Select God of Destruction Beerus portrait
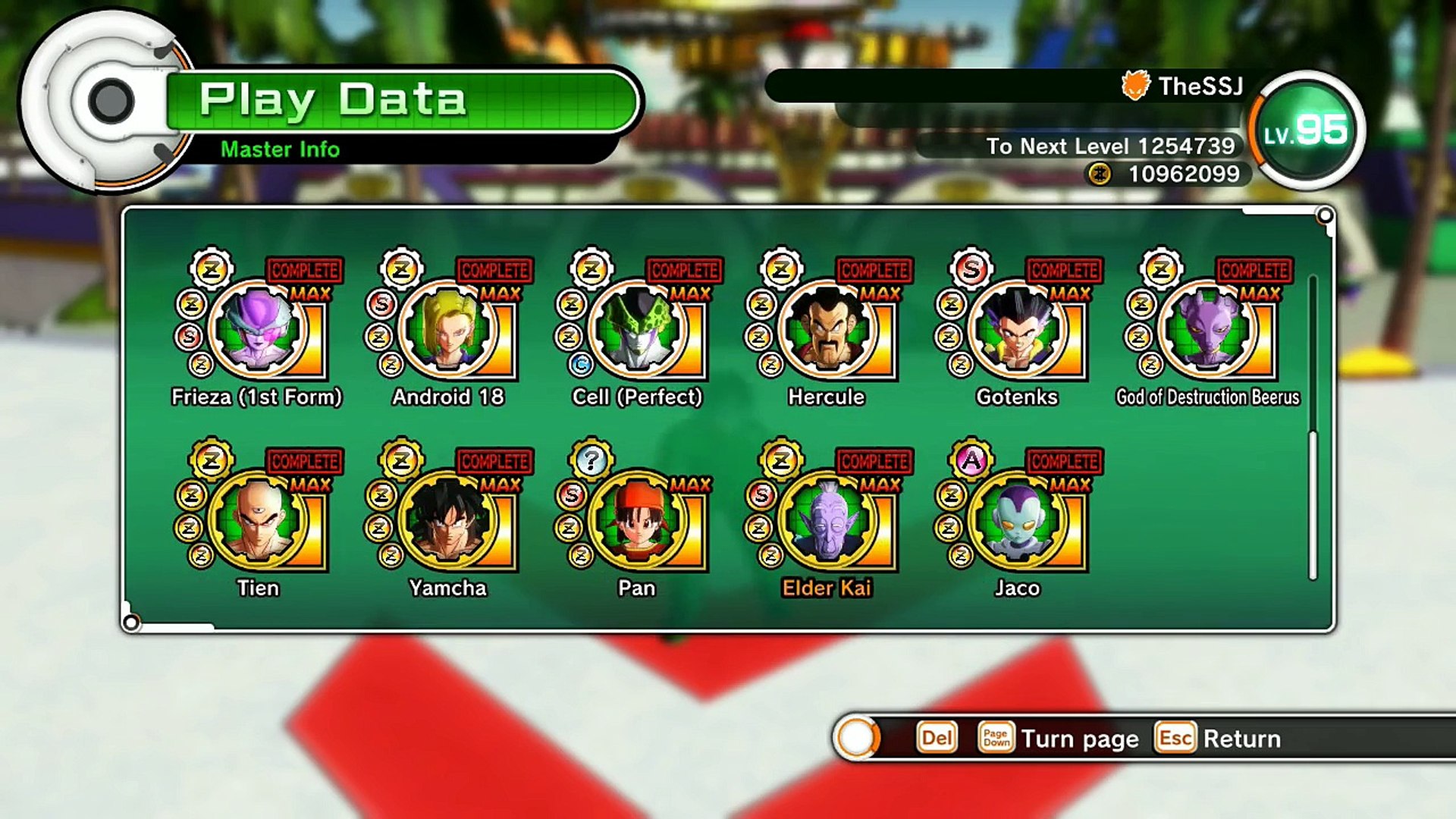This screenshot has height=819, width=1456. [1207, 330]
